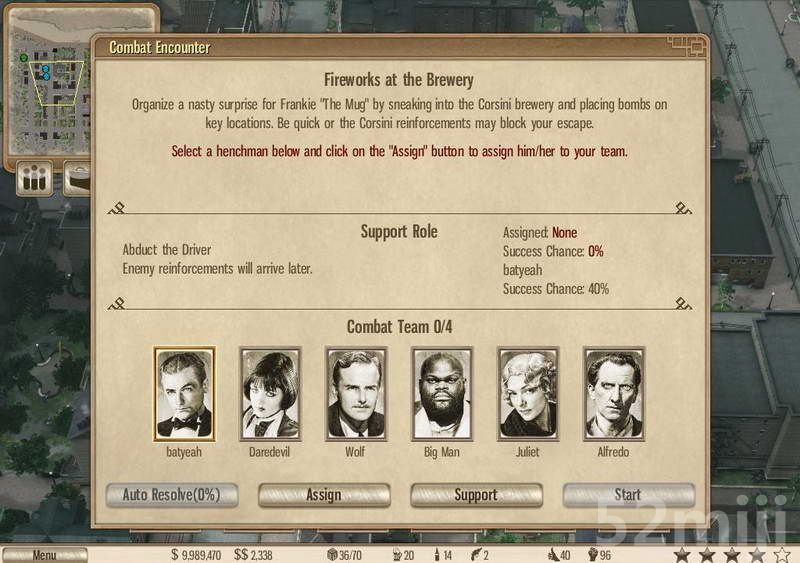Screen dimensions: 800x563
Task: Assign the selected henchman to the team
Action: click(324, 495)
